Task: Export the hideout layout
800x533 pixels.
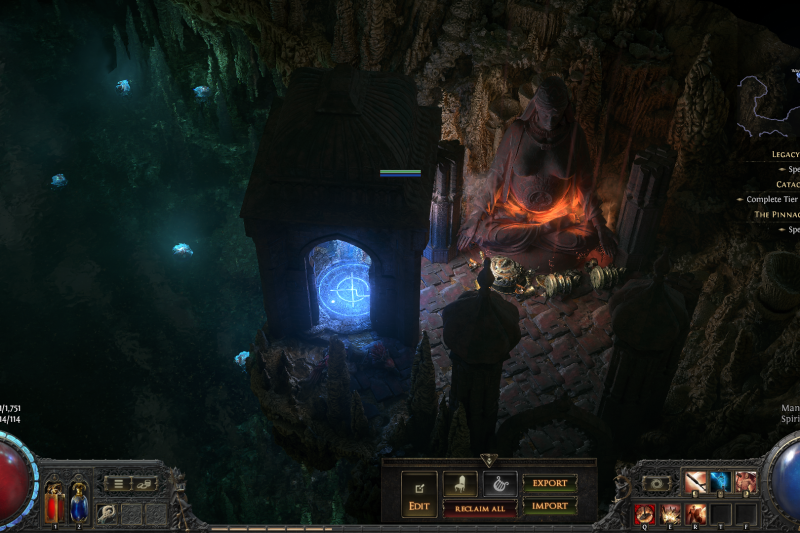Action: [x=549, y=484]
